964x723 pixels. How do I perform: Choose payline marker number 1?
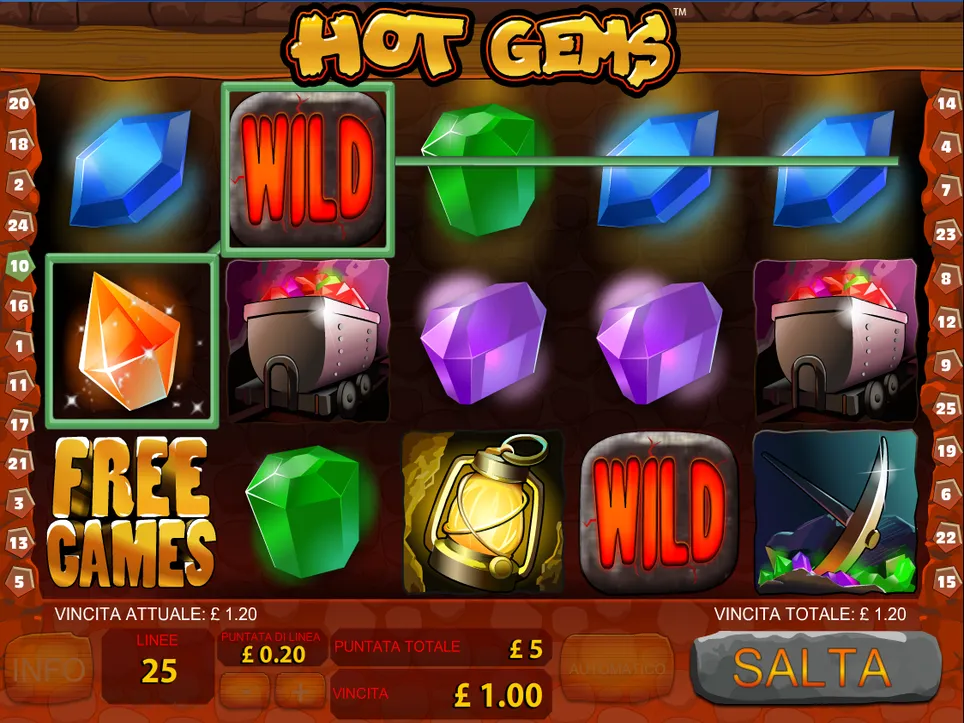[19, 346]
